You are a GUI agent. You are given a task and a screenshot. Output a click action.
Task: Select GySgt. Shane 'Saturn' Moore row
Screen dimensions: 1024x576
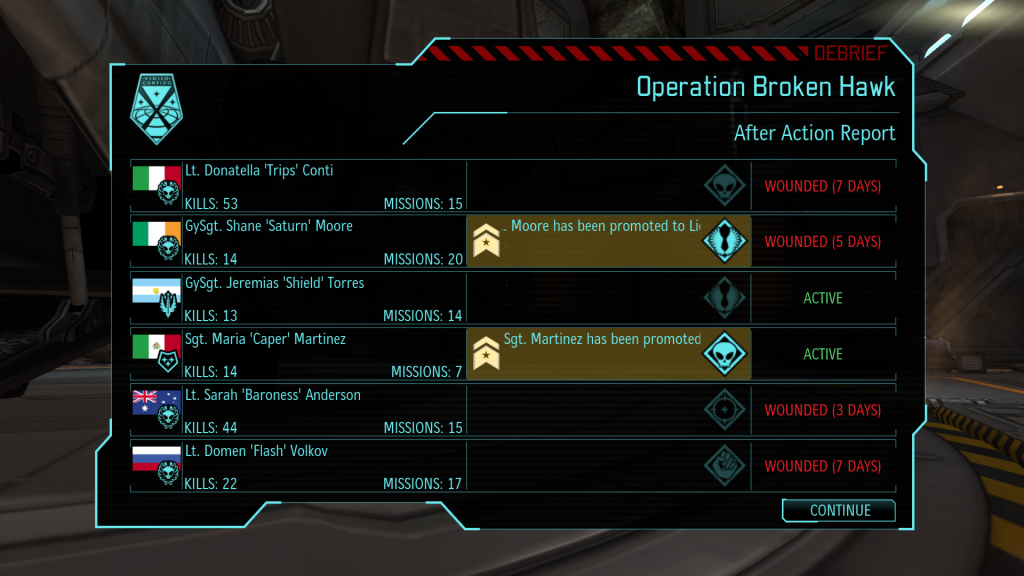pyautogui.click(x=300, y=242)
